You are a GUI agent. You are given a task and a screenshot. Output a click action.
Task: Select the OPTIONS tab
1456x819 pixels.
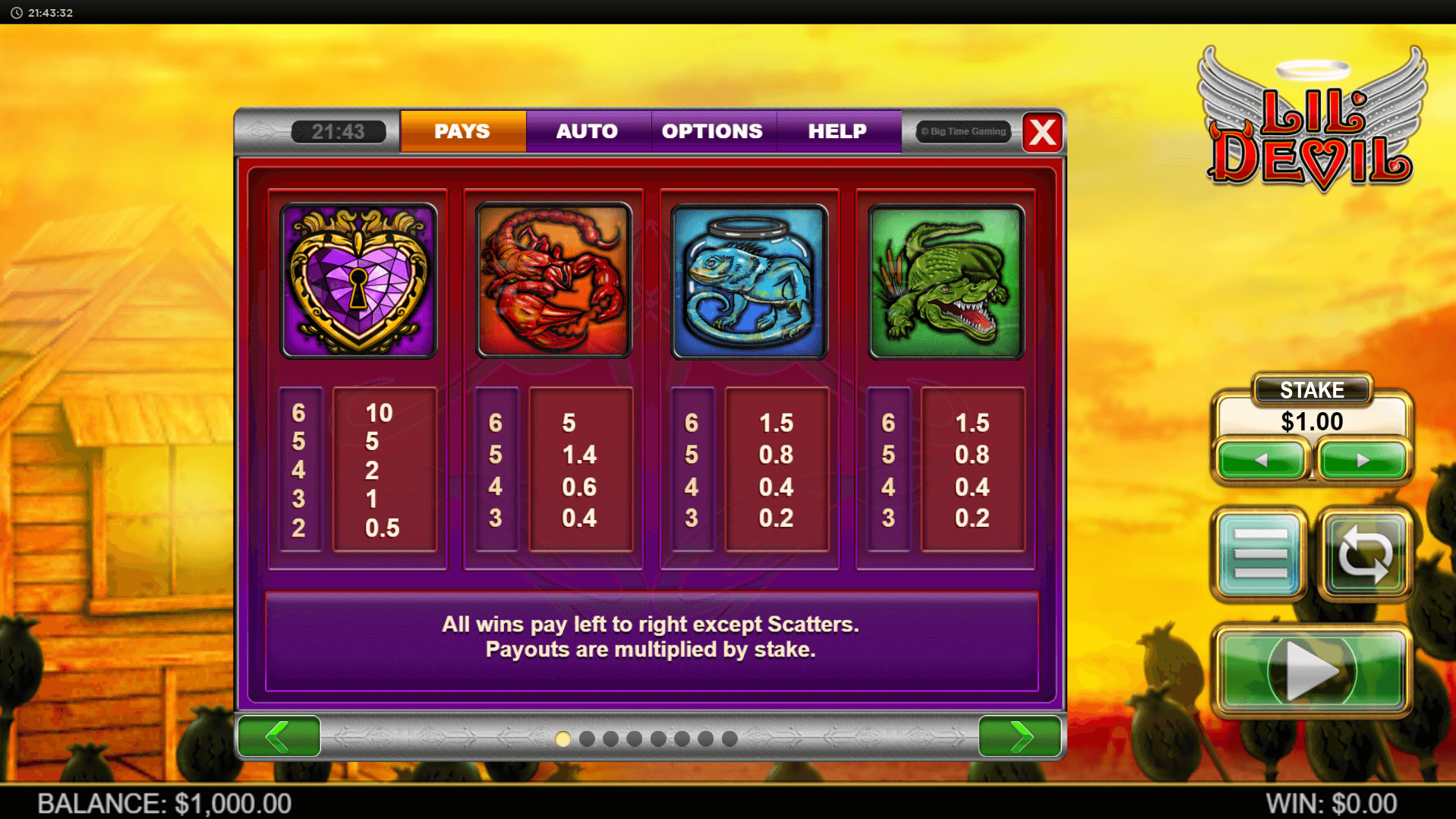[x=712, y=131]
